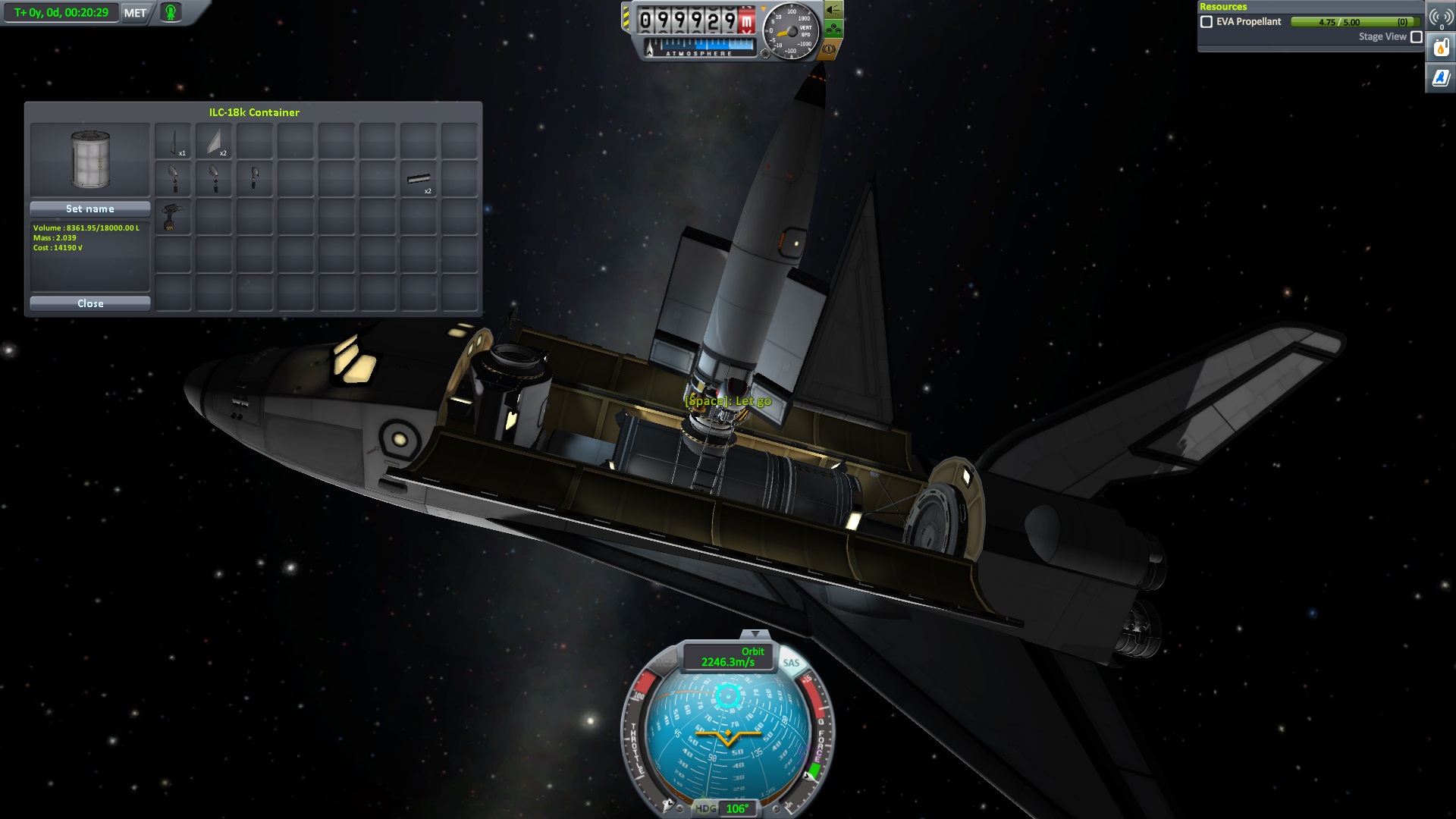Pick the wing piece stack of two
The height and width of the screenshot is (819, 1456).
pos(214,141)
